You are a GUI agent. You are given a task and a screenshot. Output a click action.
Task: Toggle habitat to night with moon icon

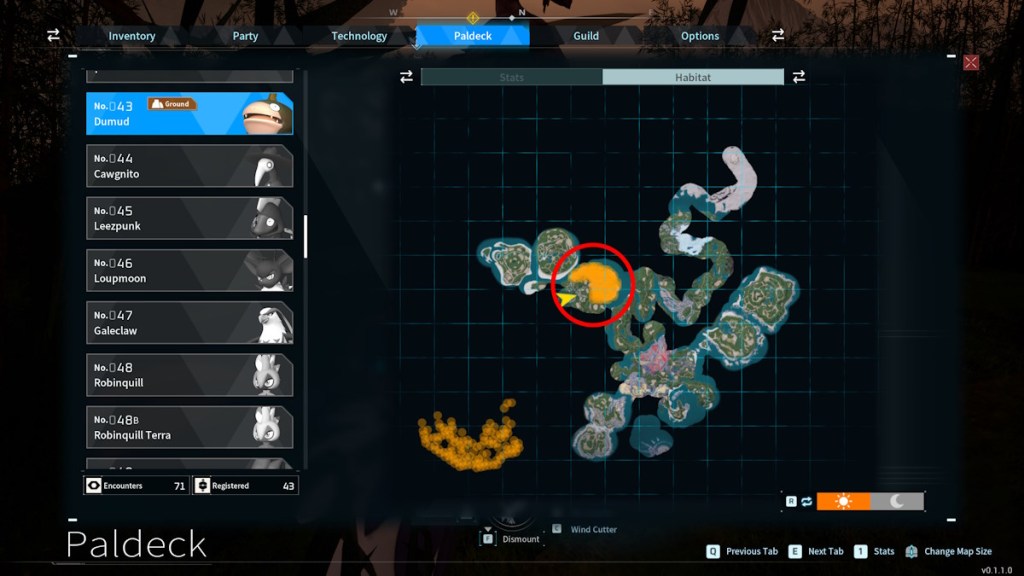click(x=897, y=501)
